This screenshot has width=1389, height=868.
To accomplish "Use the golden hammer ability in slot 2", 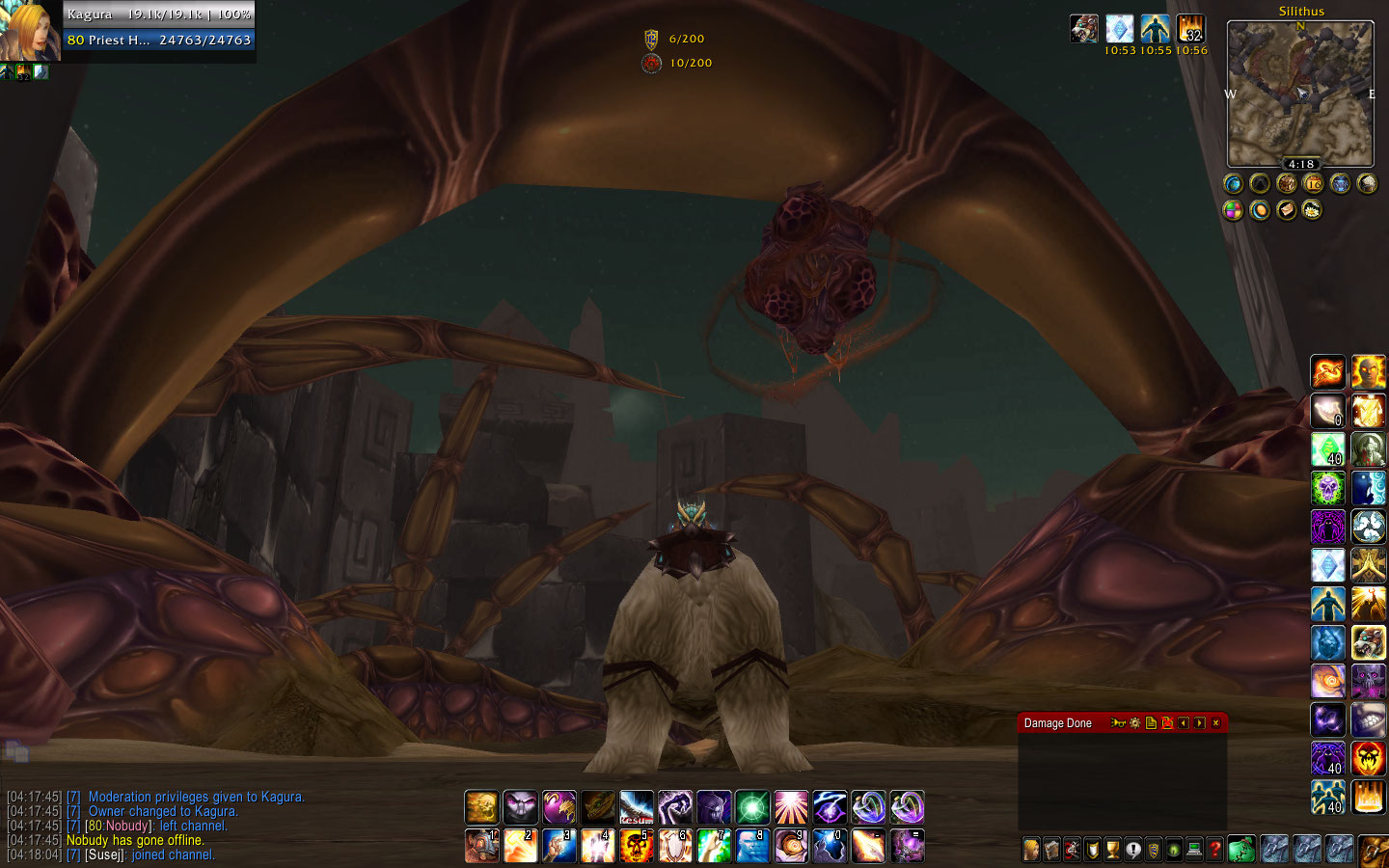I will pos(521,846).
